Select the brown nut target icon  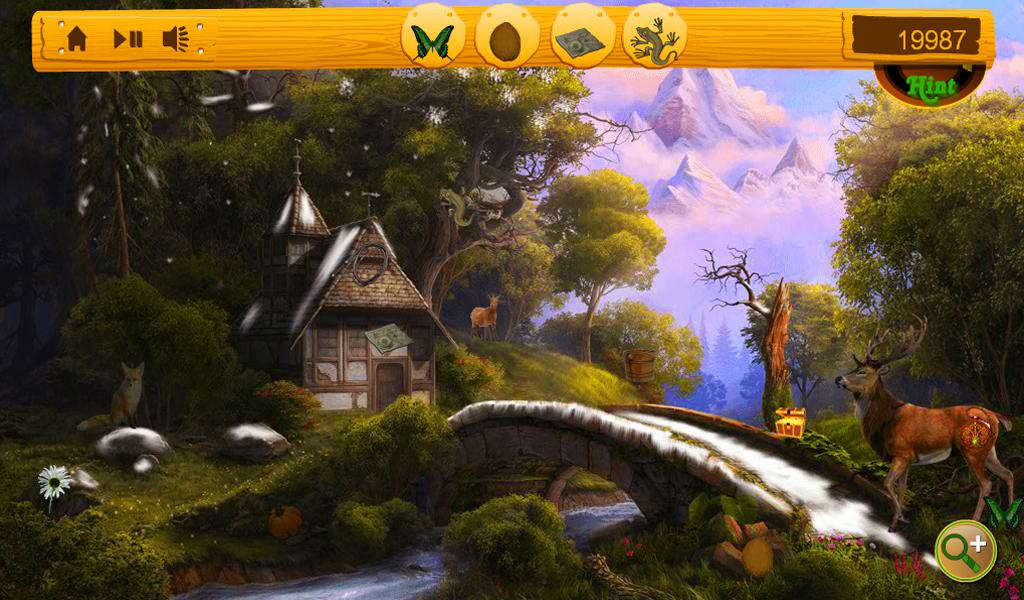[507, 41]
